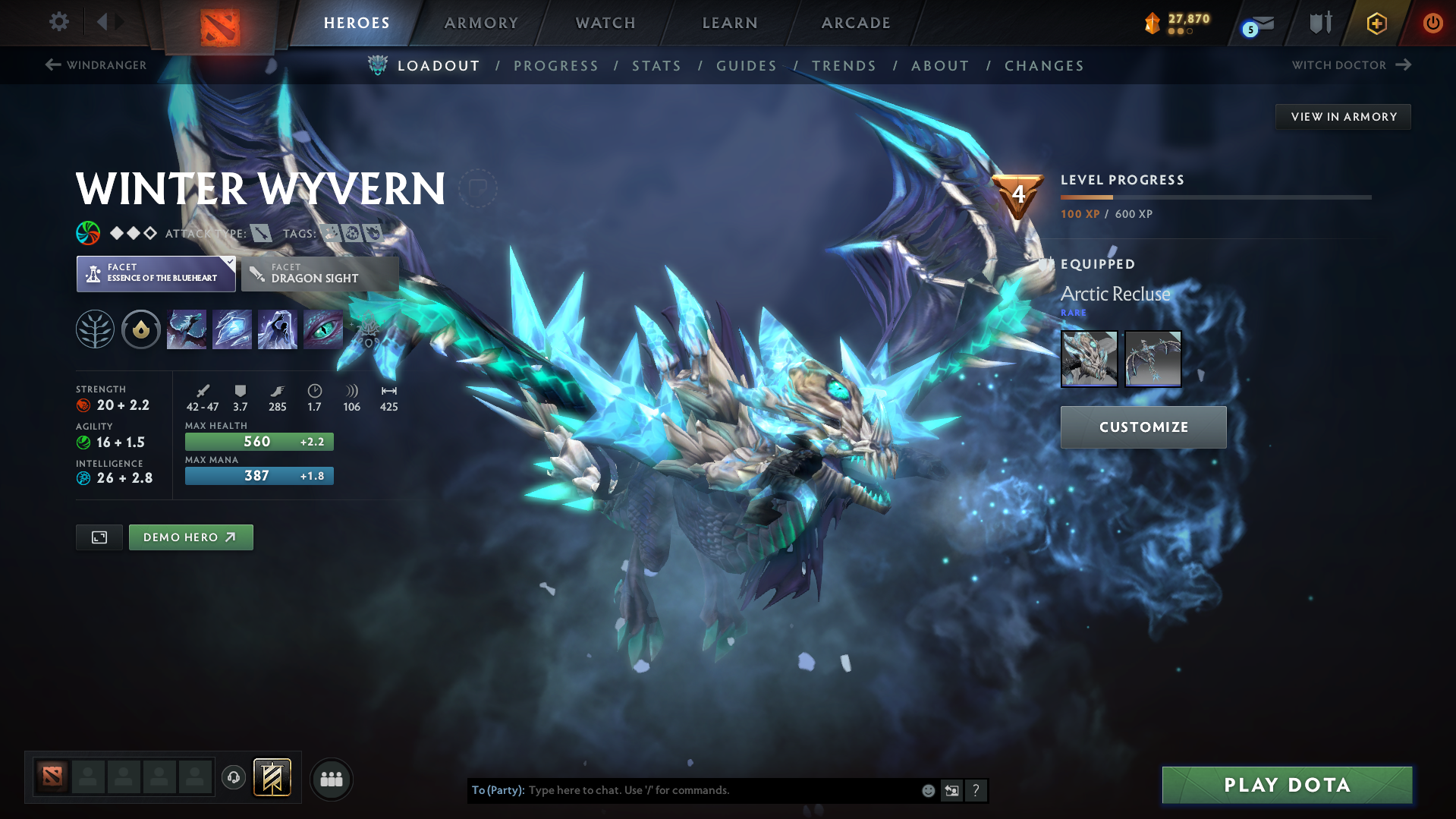Image resolution: width=1456 pixels, height=819 pixels.
Task: Click the Windranger back arrow
Action: [52, 65]
